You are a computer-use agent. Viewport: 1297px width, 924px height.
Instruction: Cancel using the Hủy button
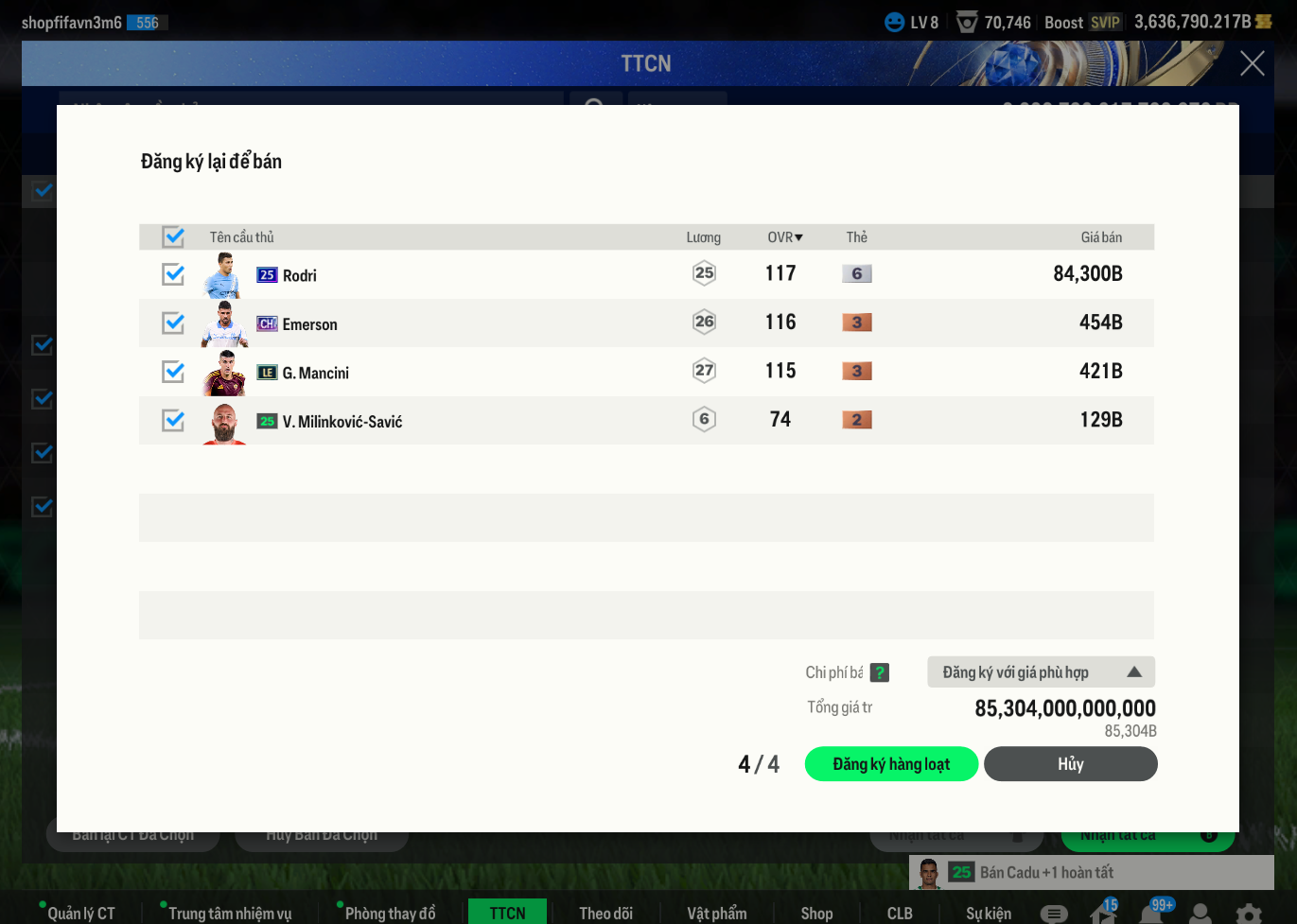[1070, 764]
